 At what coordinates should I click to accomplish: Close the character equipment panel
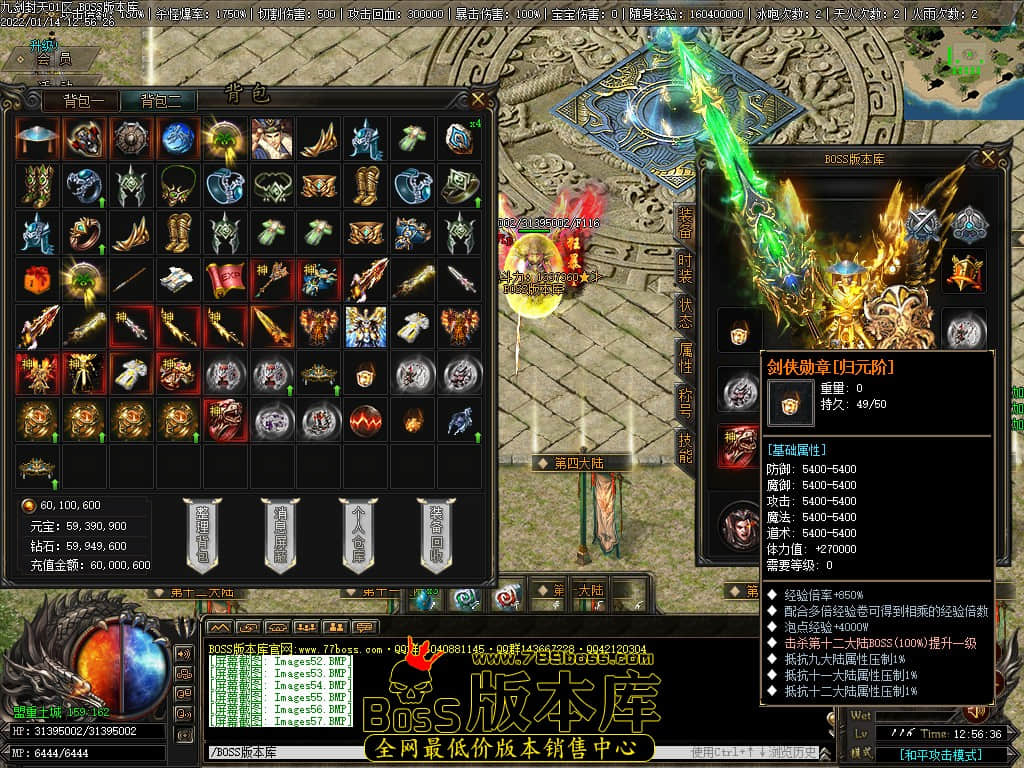coord(988,157)
